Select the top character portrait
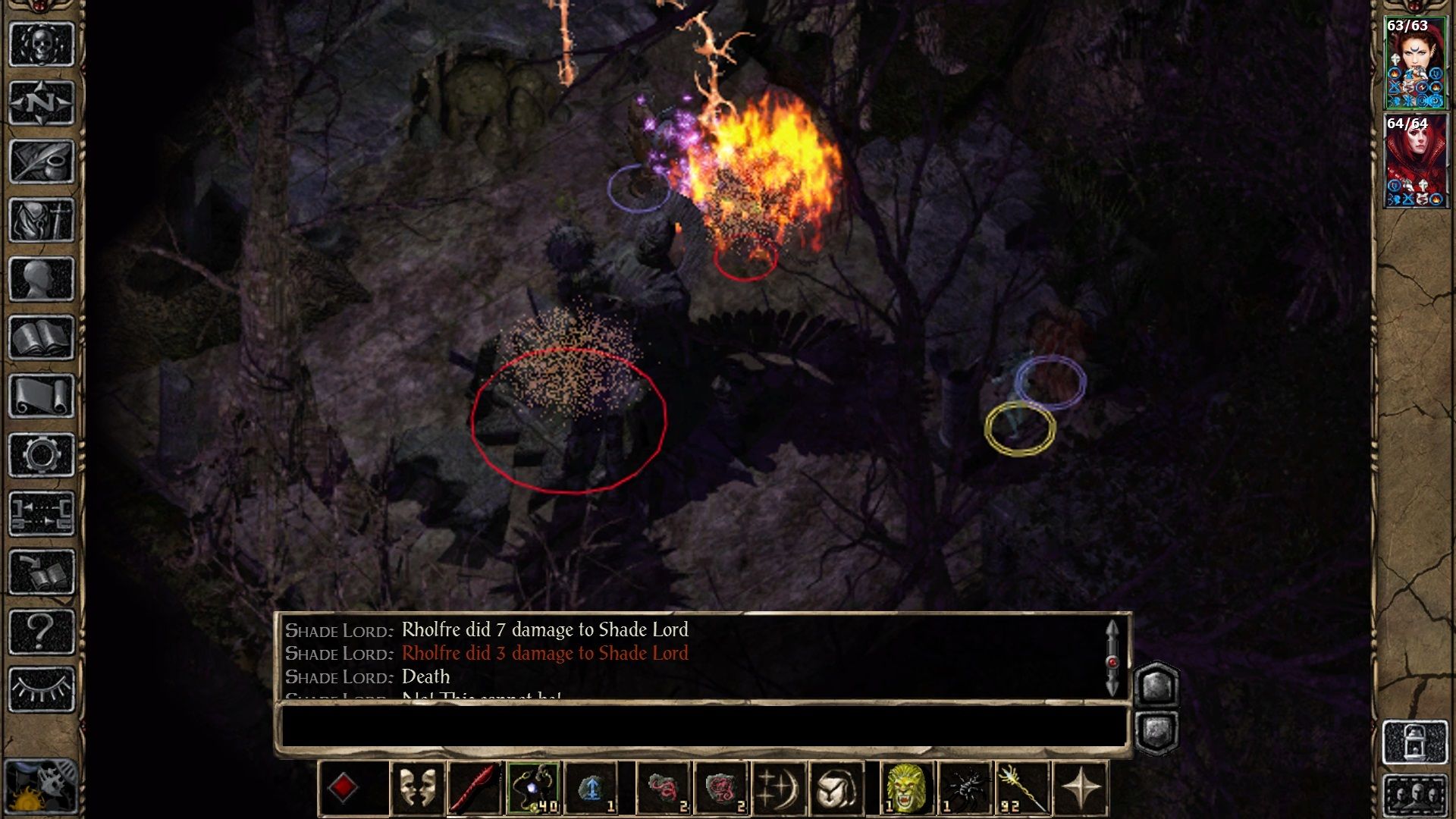The image size is (1456, 819). (x=1415, y=64)
